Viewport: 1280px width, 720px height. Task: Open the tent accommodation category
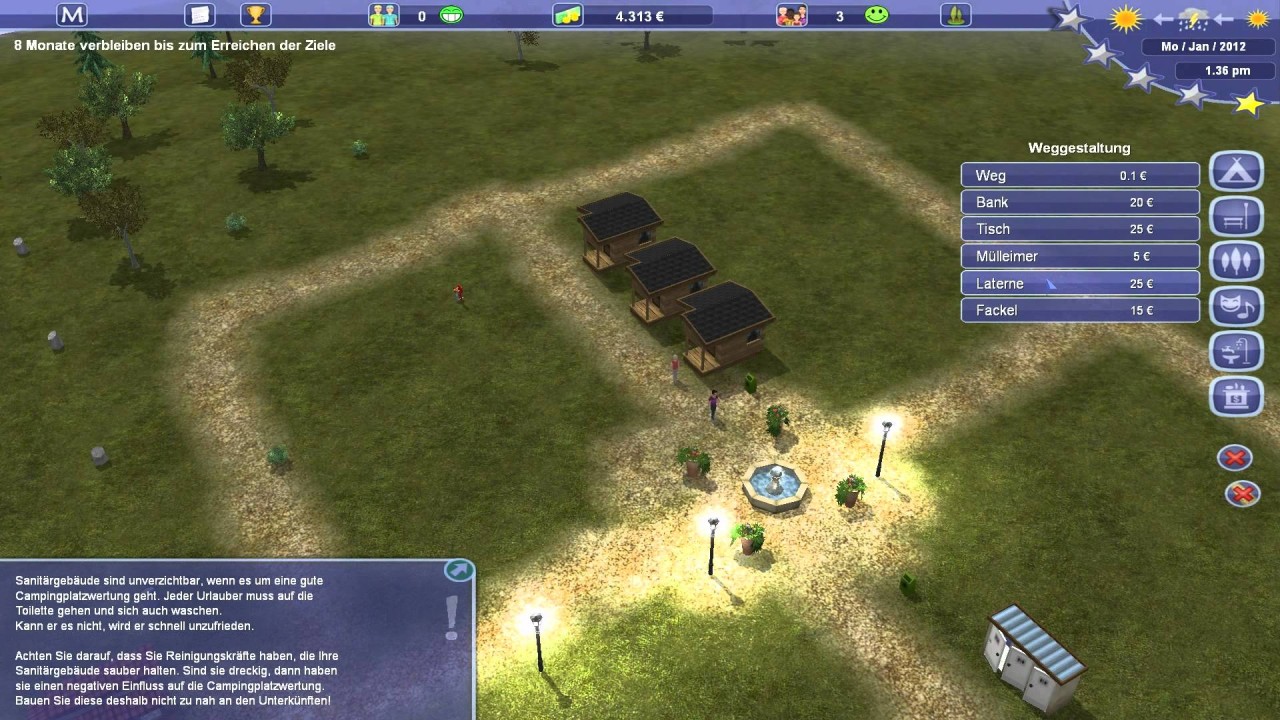pyautogui.click(x=1236, y=171)
